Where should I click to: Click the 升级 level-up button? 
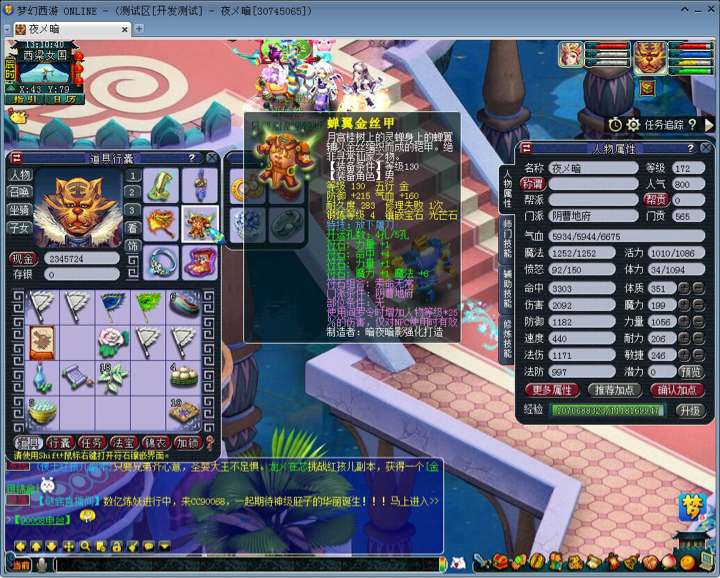point(689,410)
